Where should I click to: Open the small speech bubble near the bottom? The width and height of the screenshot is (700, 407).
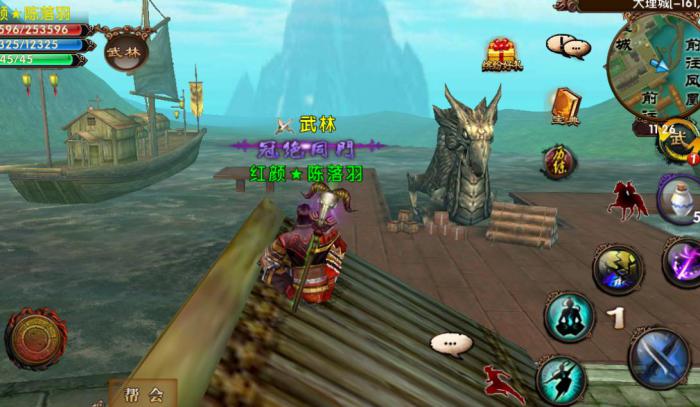point(451,344)
